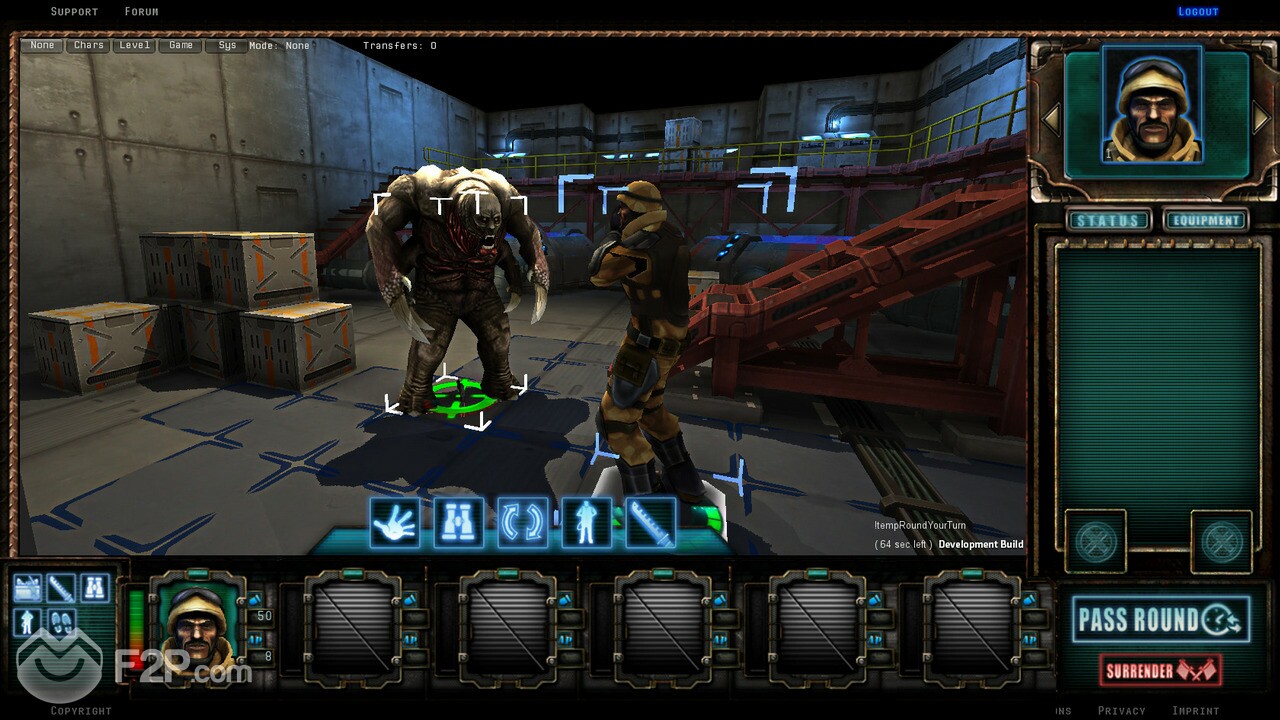Viewport: 1280px width, 720px height.
Task: Select the footprints movement icon
Action: click(62, 623)
